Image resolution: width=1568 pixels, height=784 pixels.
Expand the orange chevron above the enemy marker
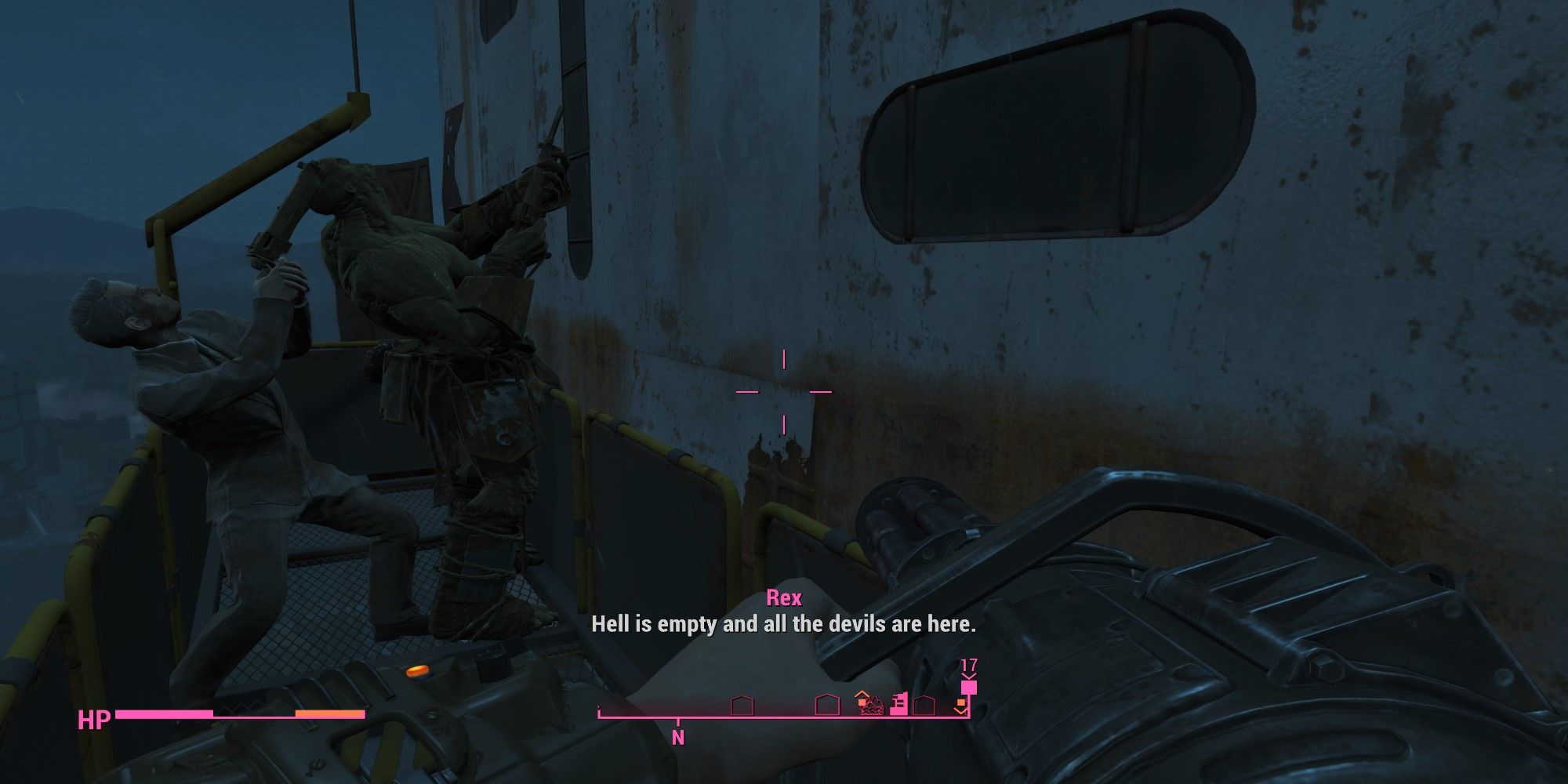pyautogui.click(x=969, y=676)
